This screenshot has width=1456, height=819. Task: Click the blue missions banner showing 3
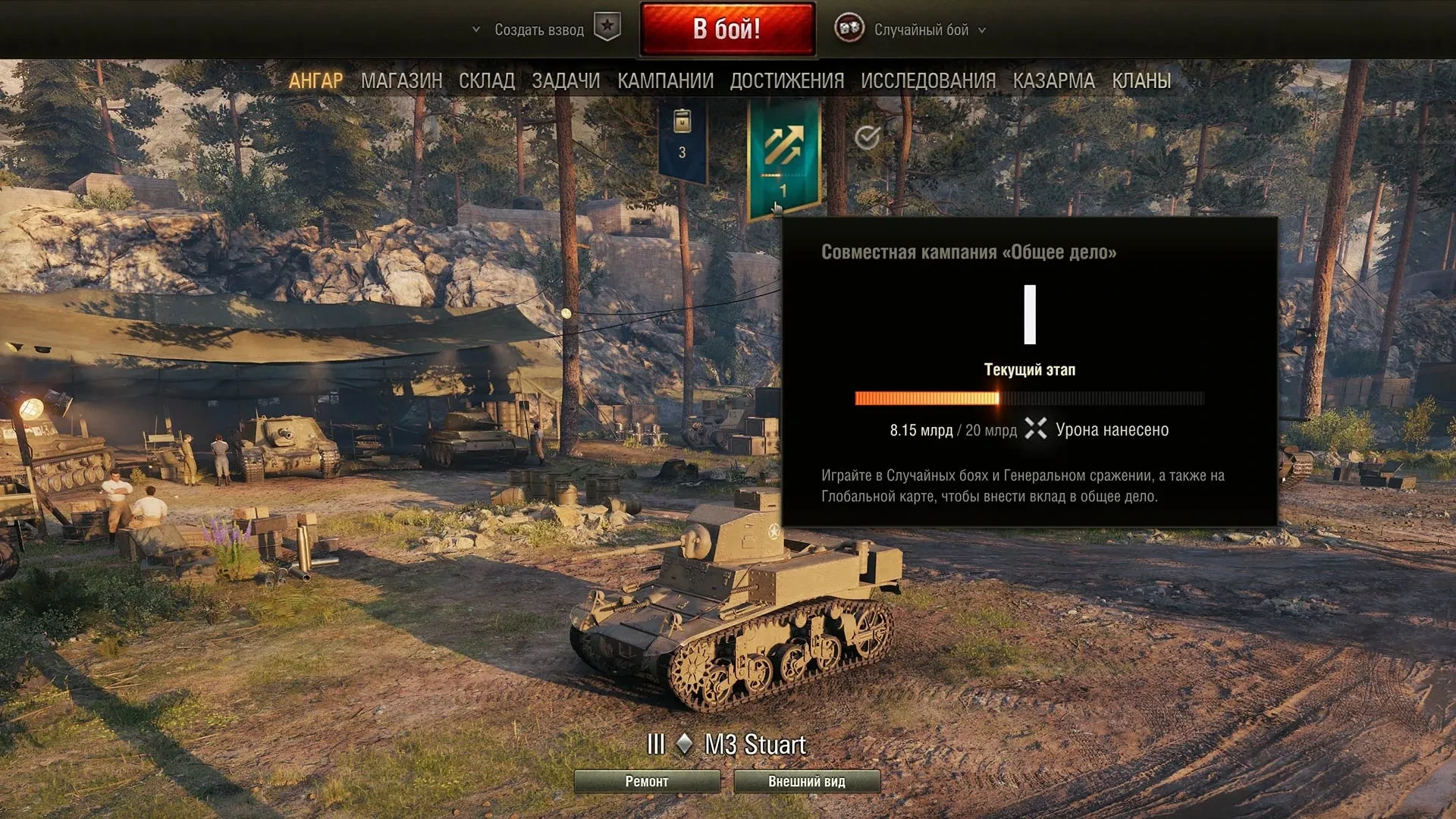coord(682,140)
